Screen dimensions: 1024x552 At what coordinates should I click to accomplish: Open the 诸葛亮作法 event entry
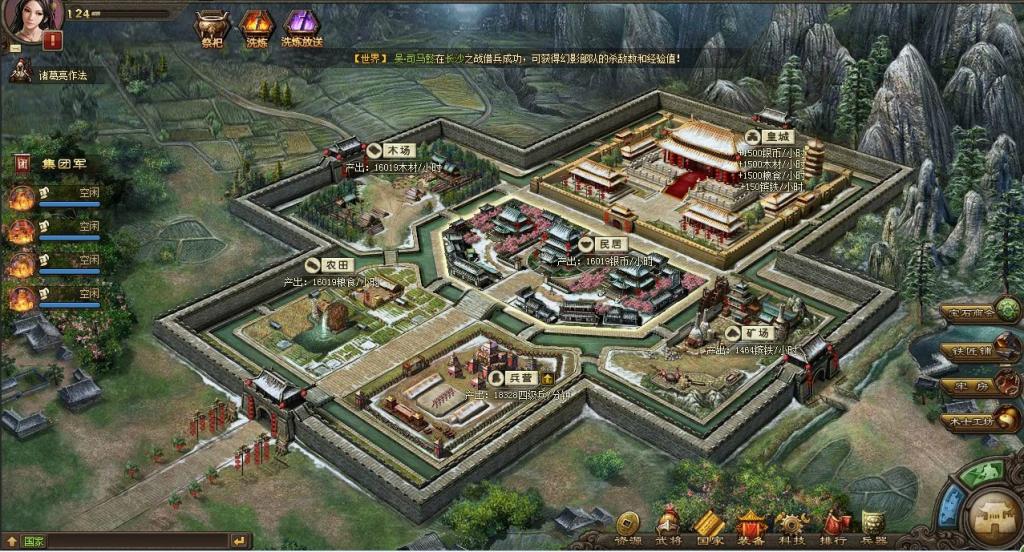click(x=56, y=75)
